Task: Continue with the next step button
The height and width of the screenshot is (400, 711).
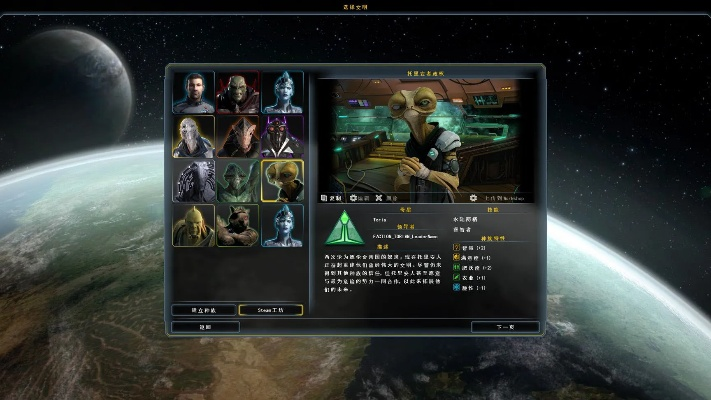Action: click(505, 327)
